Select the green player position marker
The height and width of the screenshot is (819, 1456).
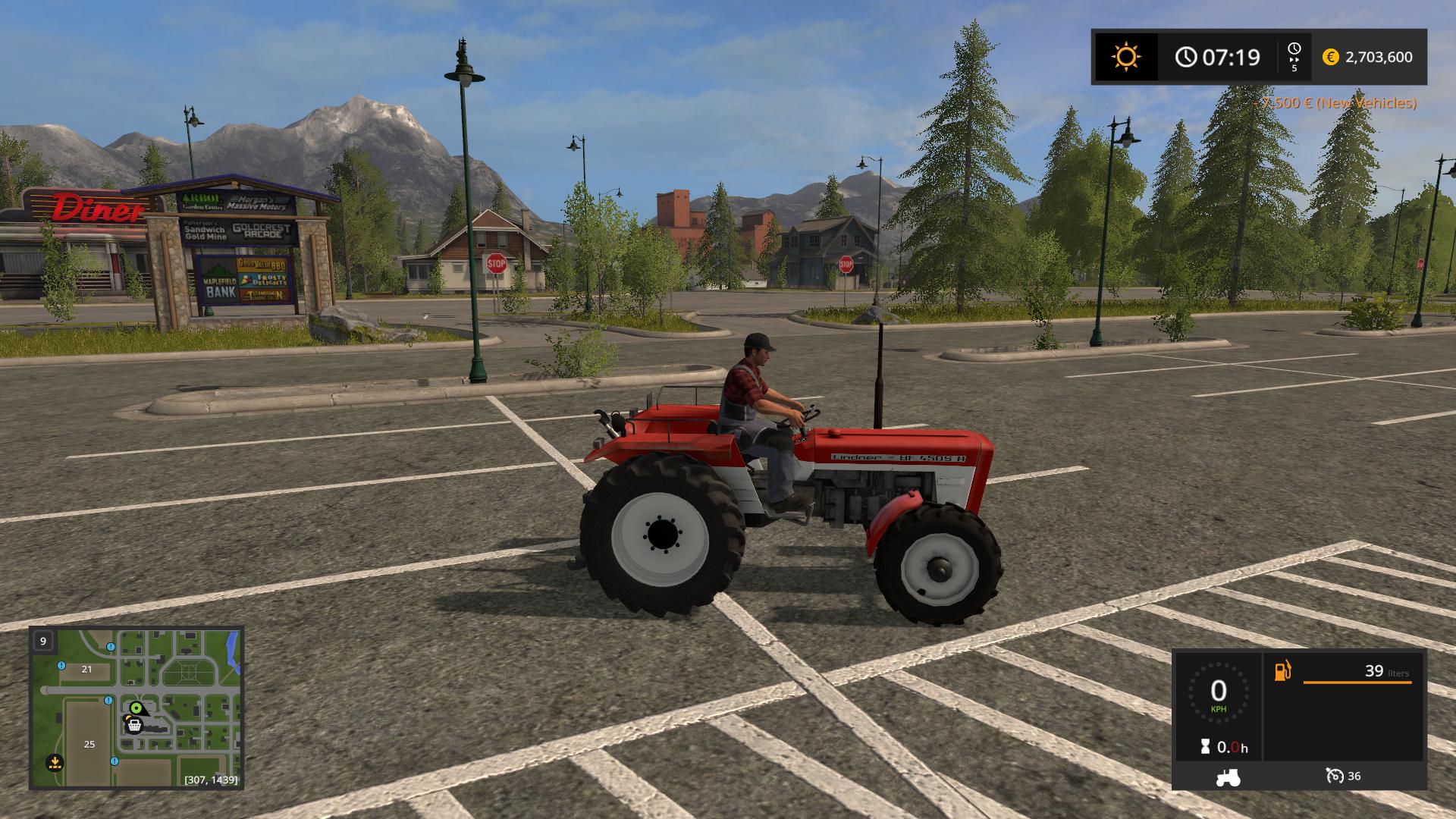136,708
